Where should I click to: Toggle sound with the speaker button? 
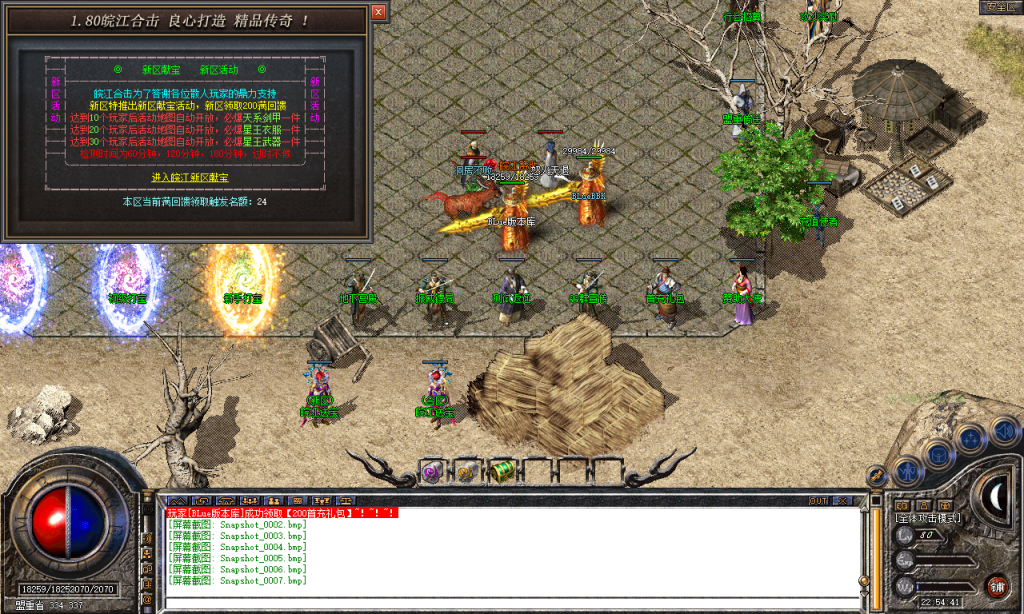[1002, 431]
